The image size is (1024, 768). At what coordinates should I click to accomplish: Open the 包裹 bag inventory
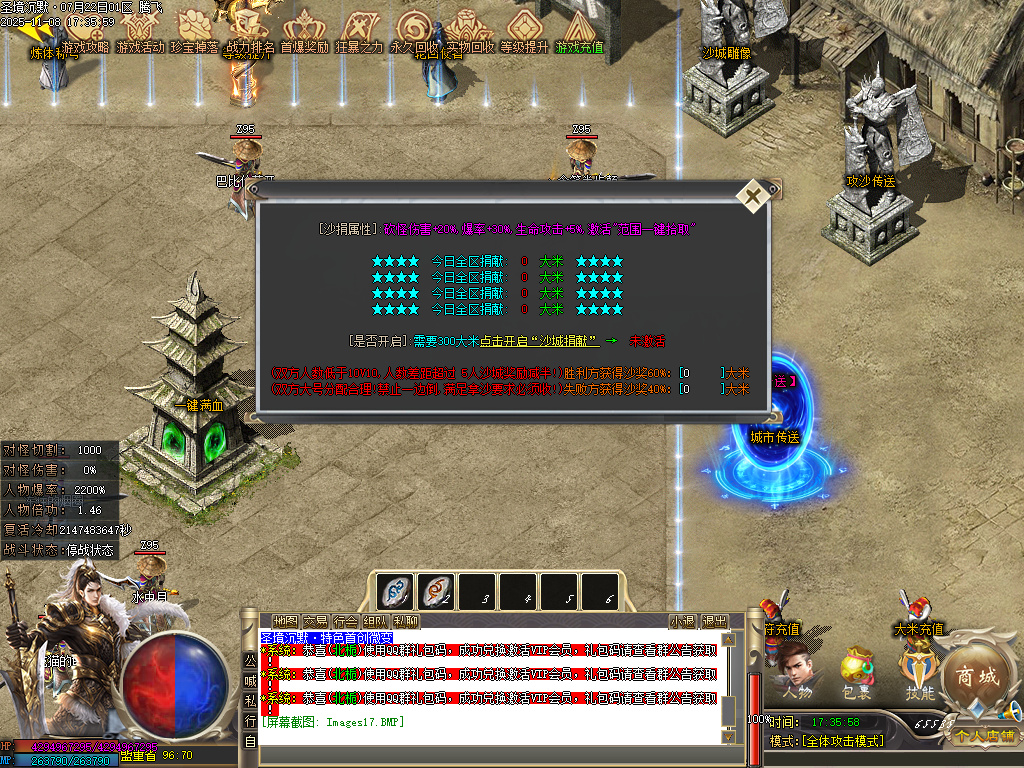click(856, 672)
